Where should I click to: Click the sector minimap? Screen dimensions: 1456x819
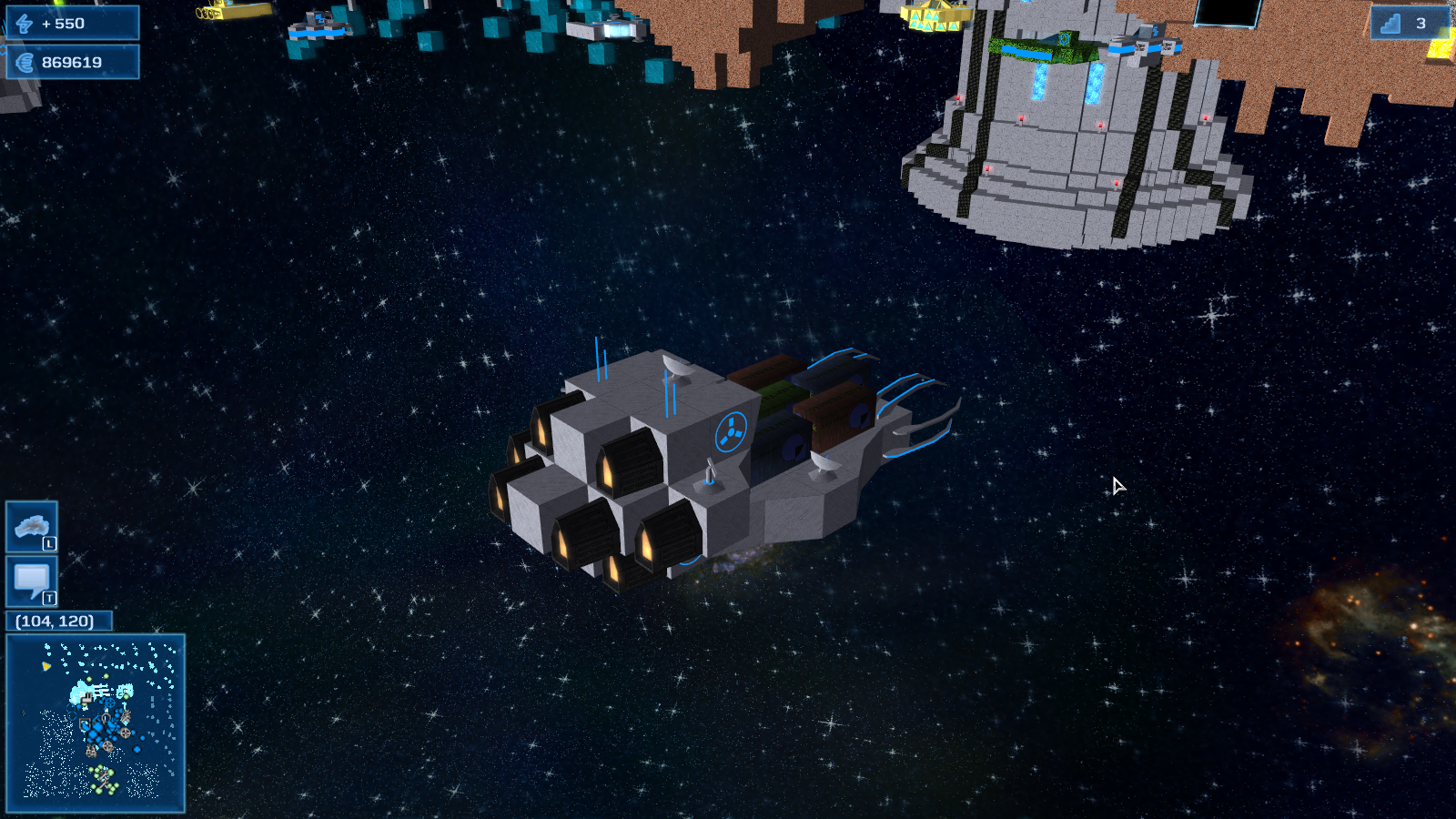pos(96,723)
